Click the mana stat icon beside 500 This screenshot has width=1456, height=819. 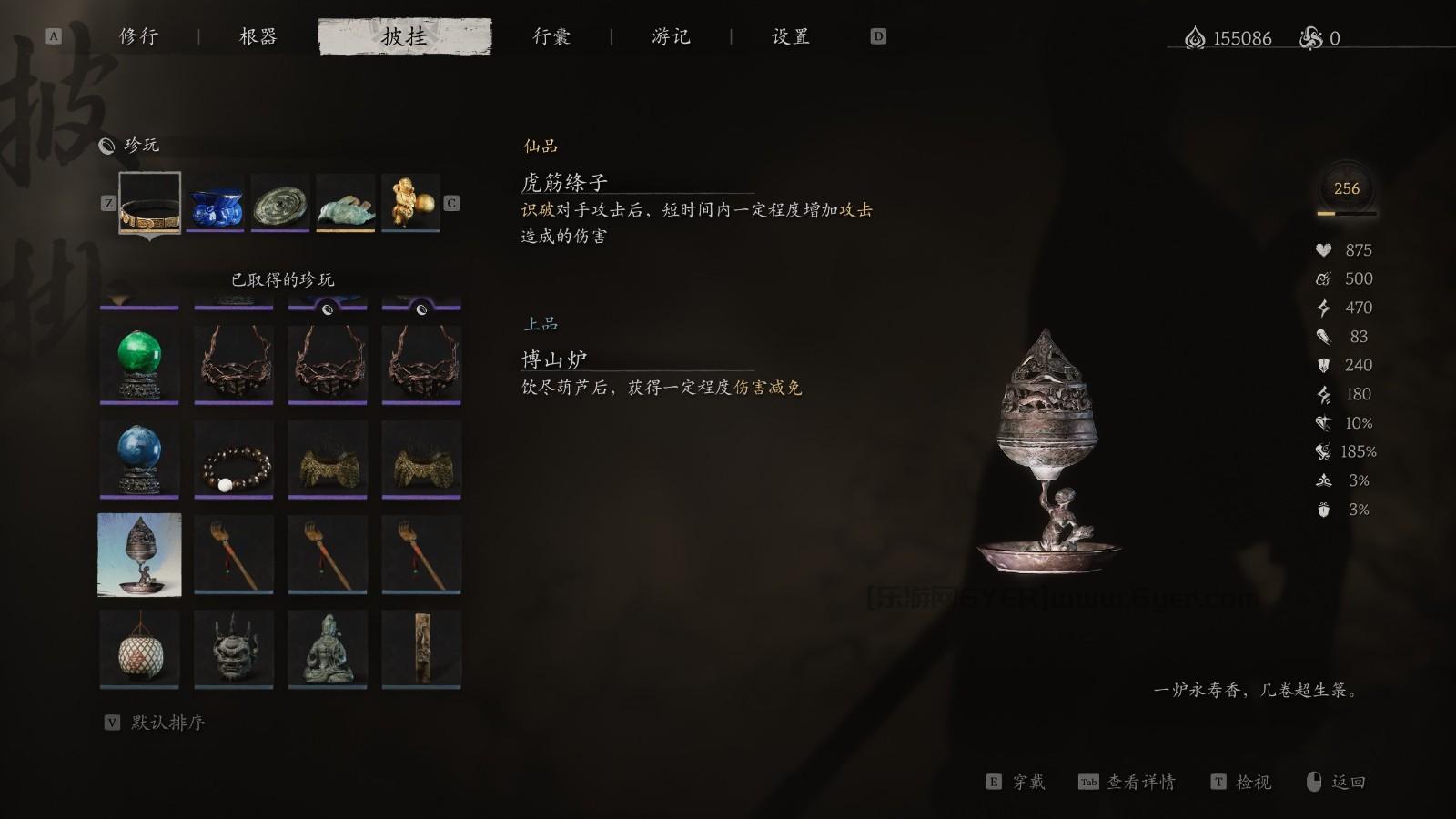point(1324,278)
